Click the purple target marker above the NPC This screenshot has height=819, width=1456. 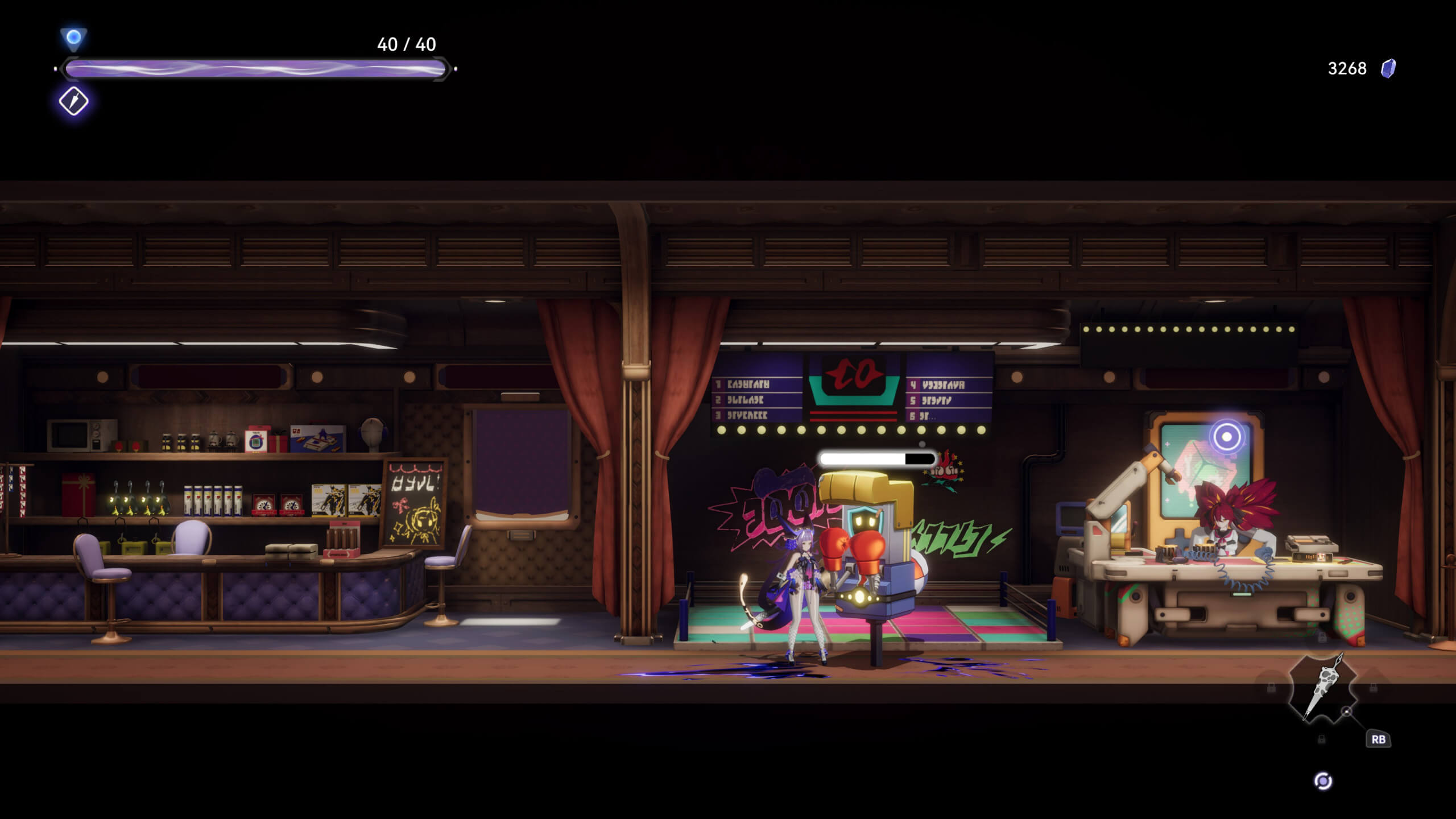[x=1227, y=437]
